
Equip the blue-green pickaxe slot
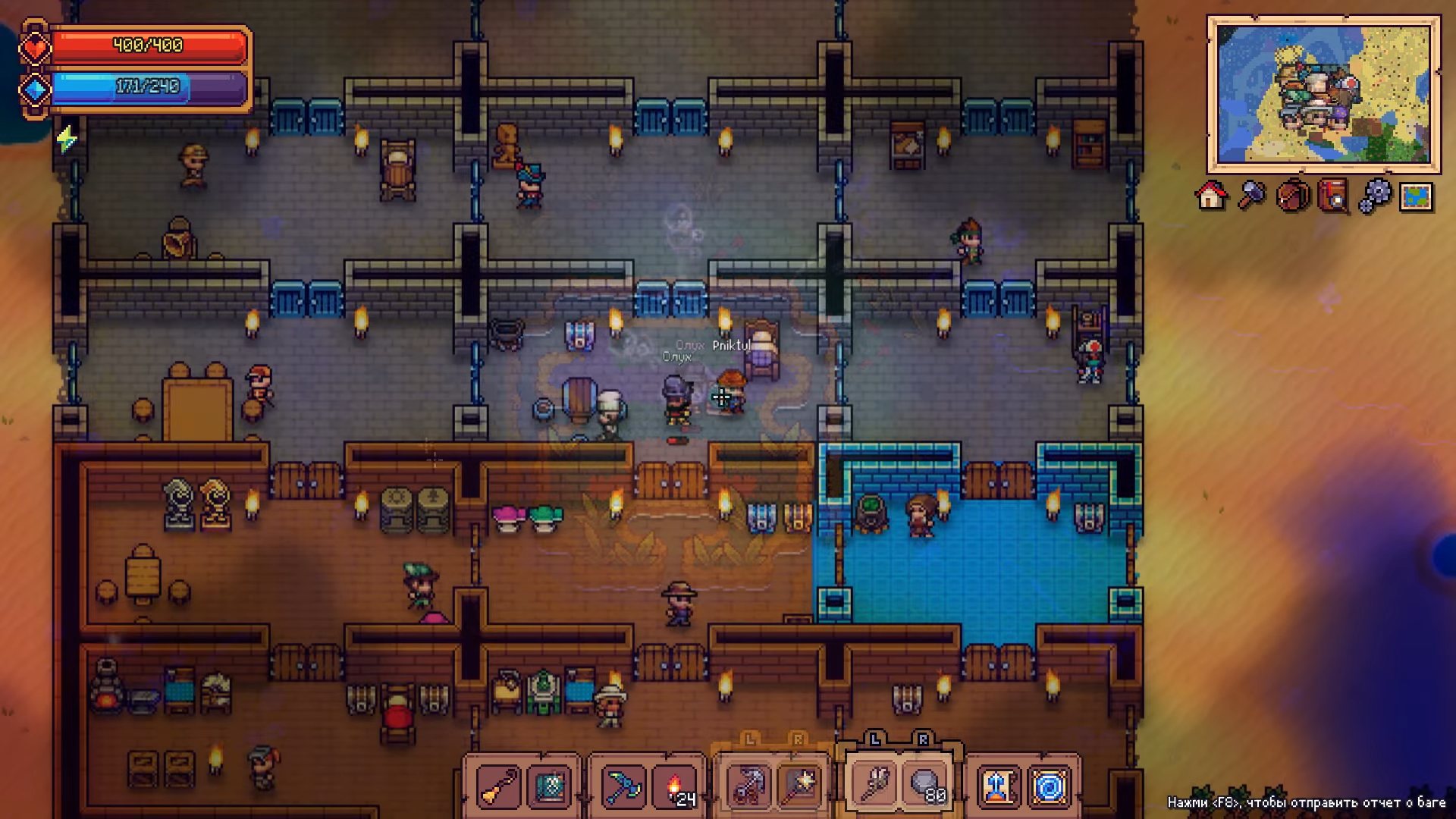[623, 787]
